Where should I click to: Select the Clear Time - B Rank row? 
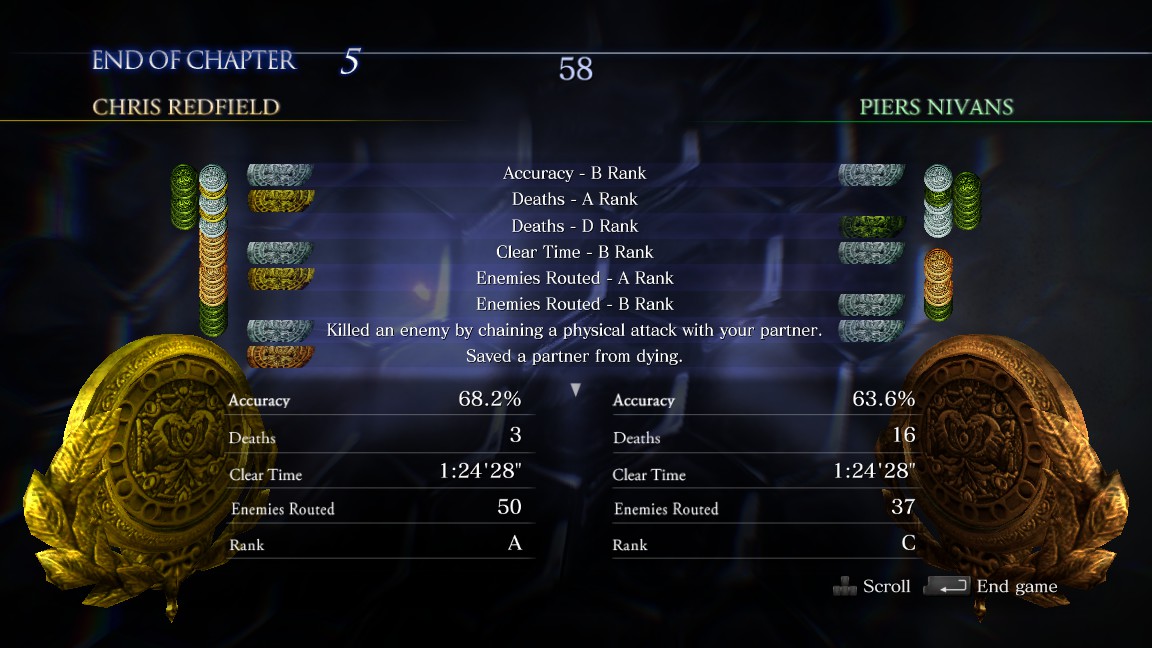point(575,252)
